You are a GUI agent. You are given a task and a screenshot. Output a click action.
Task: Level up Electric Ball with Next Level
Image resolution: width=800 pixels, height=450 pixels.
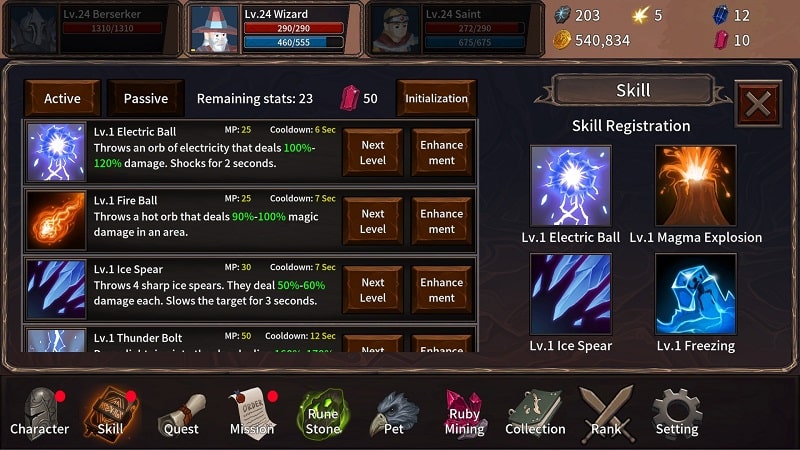373,153
